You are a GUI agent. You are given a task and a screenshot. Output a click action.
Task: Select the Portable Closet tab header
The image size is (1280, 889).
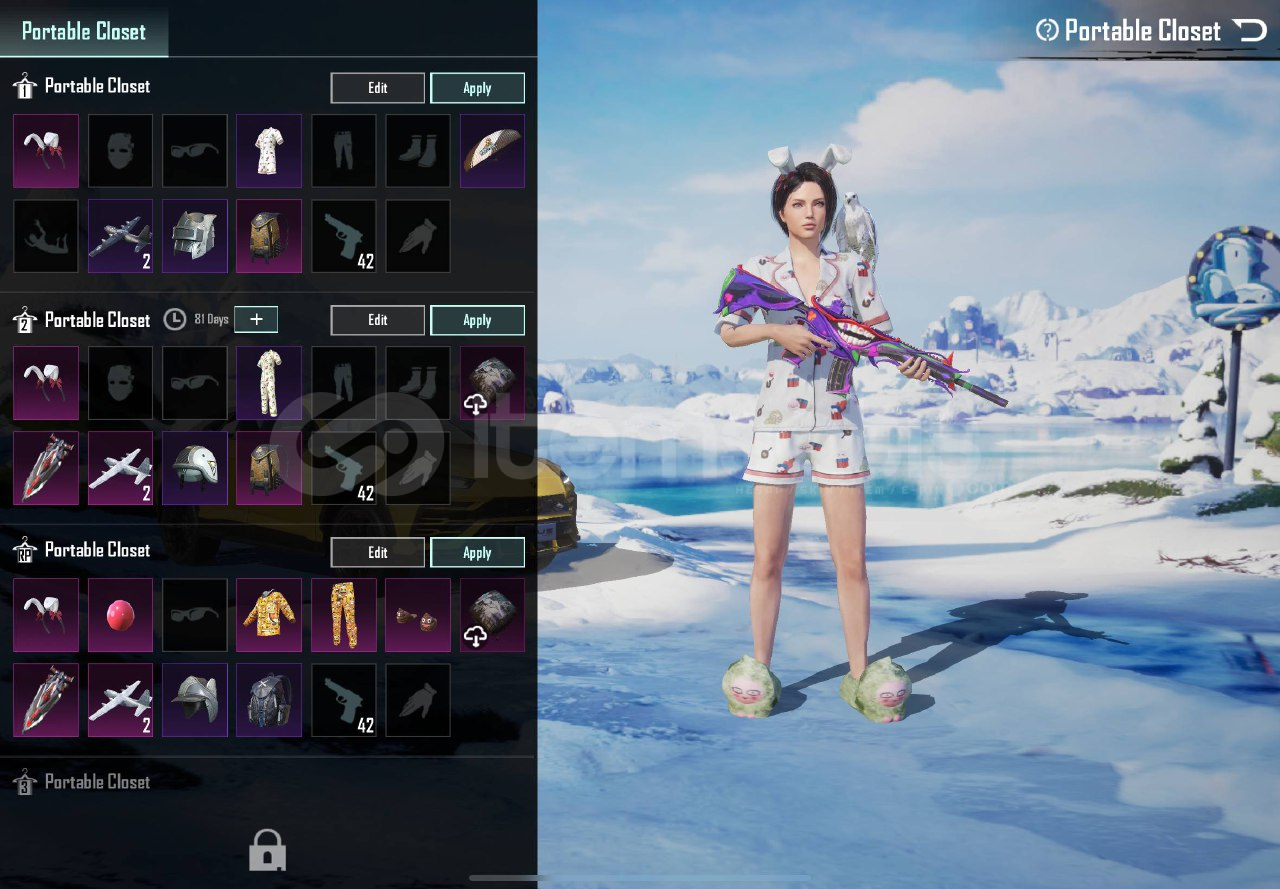(x=84, y=31)
